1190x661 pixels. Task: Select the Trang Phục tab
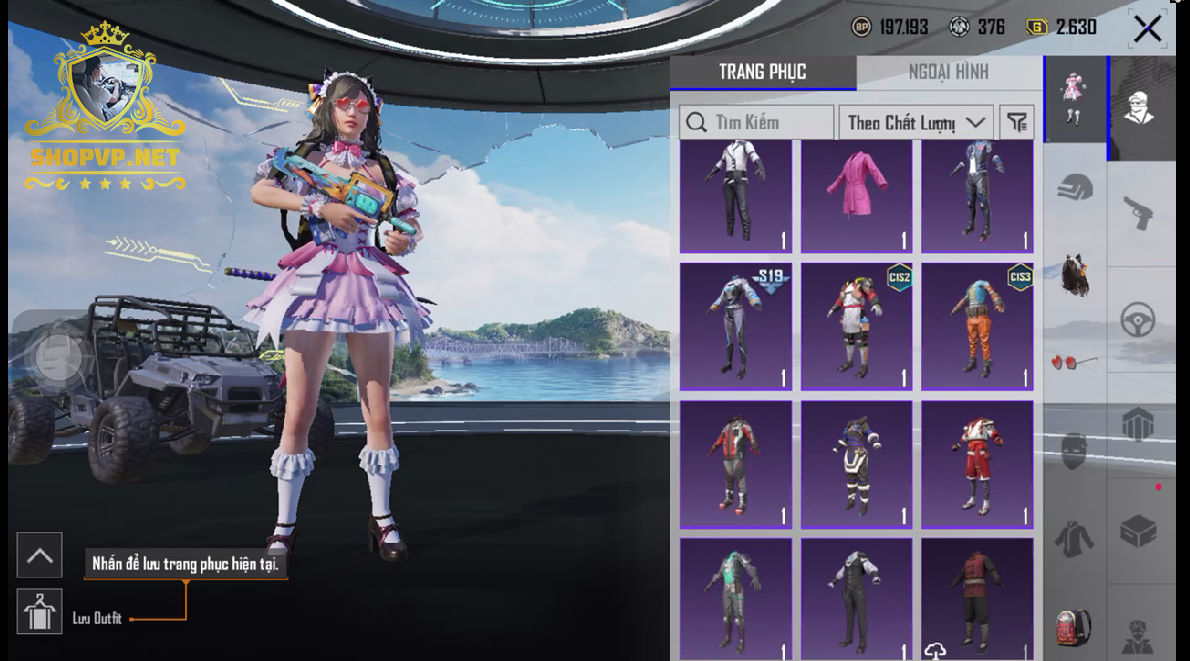(762, 72)
